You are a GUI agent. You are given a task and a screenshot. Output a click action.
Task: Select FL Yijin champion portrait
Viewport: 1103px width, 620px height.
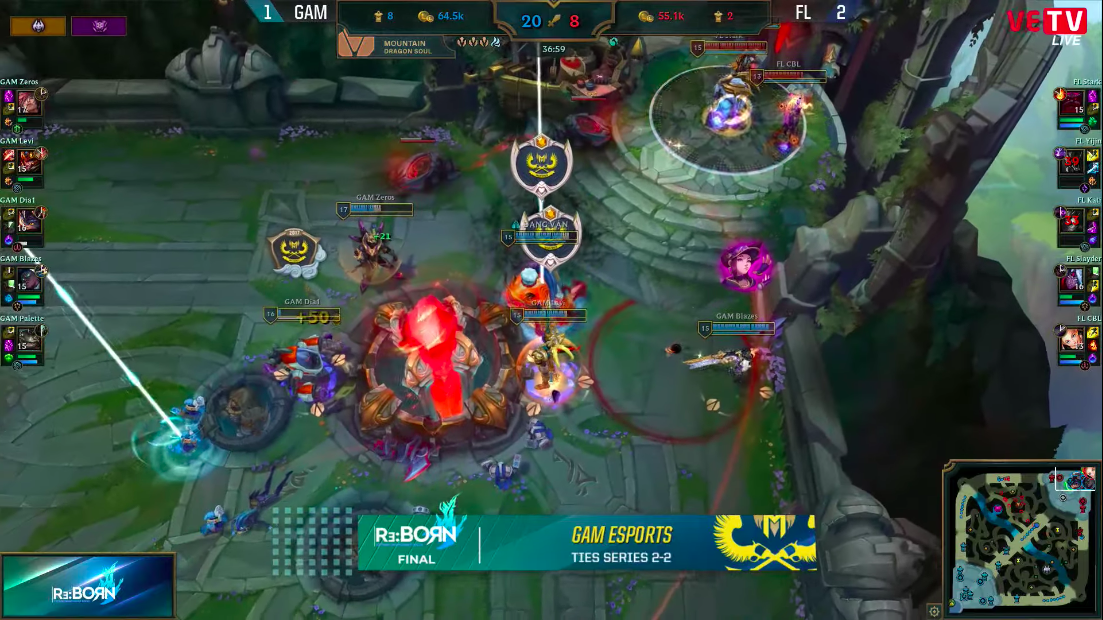point(1073,164)
